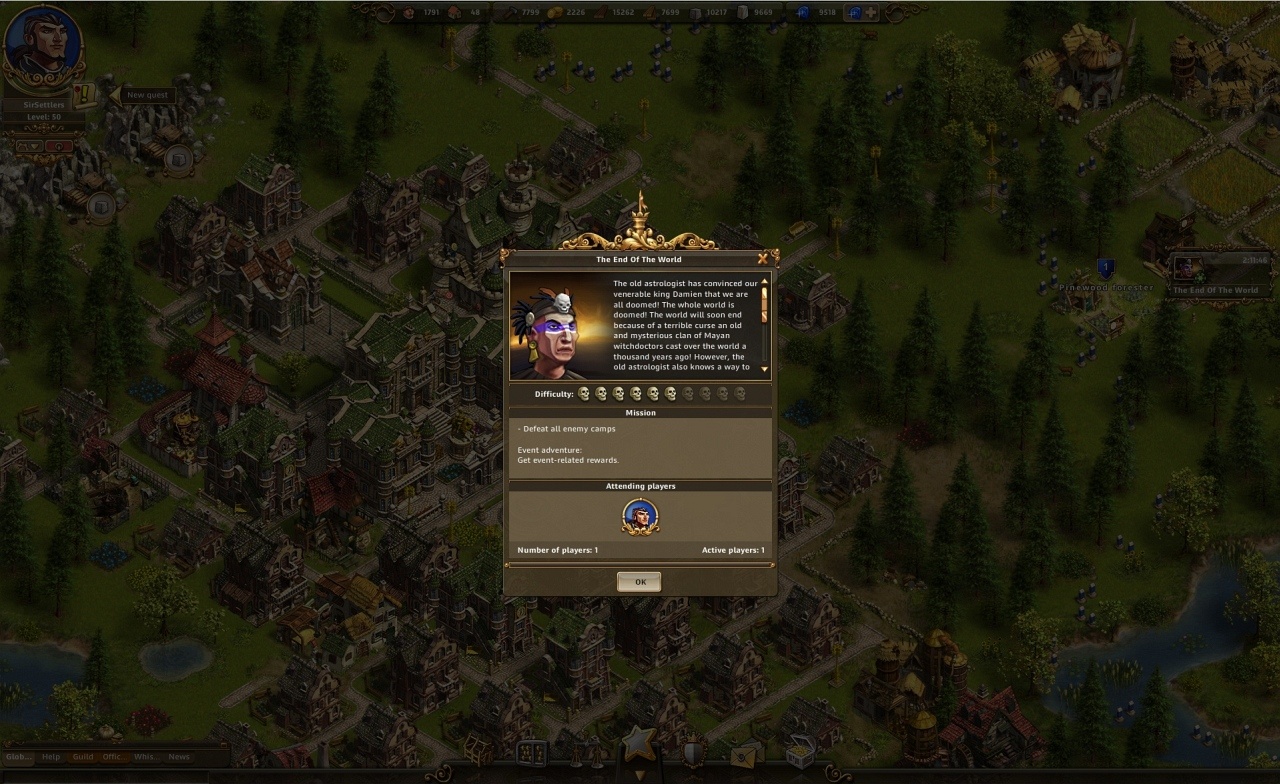
Task: Switch to the Guild chat tab
Action: click(x=83, y=757)
